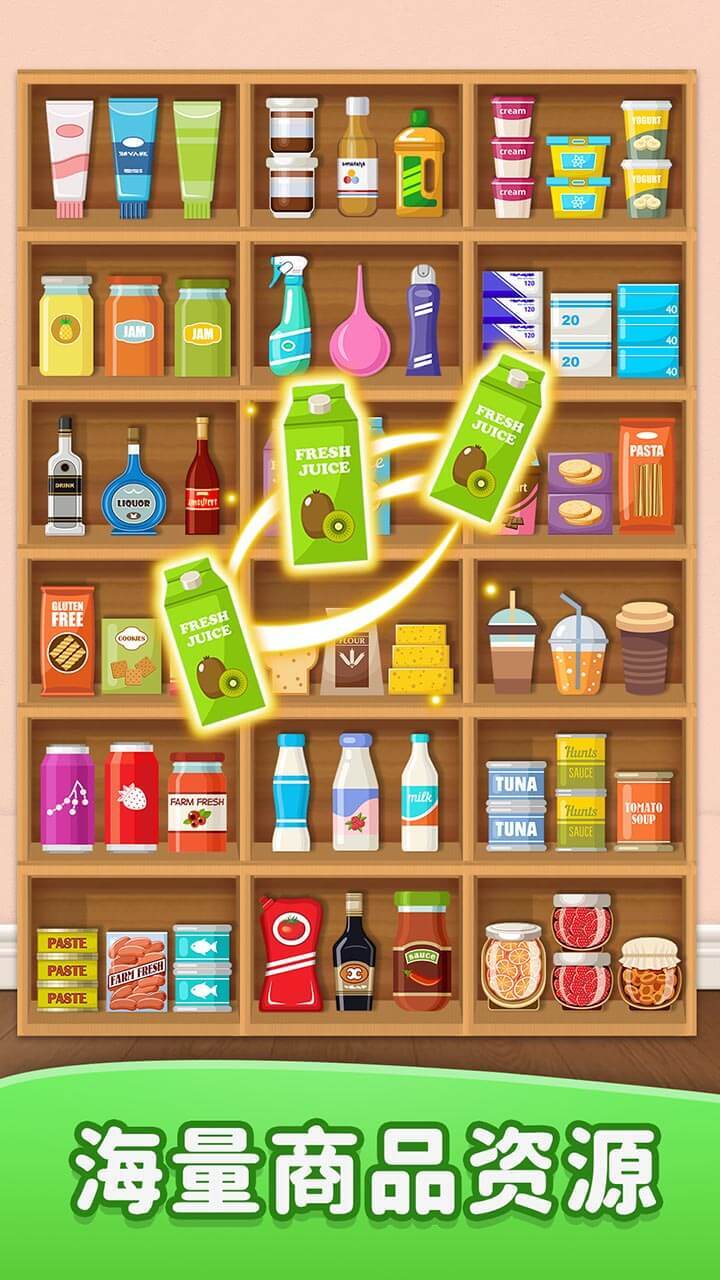
Task: Choose the red wine bottle
Action: (x=202, y=476)
